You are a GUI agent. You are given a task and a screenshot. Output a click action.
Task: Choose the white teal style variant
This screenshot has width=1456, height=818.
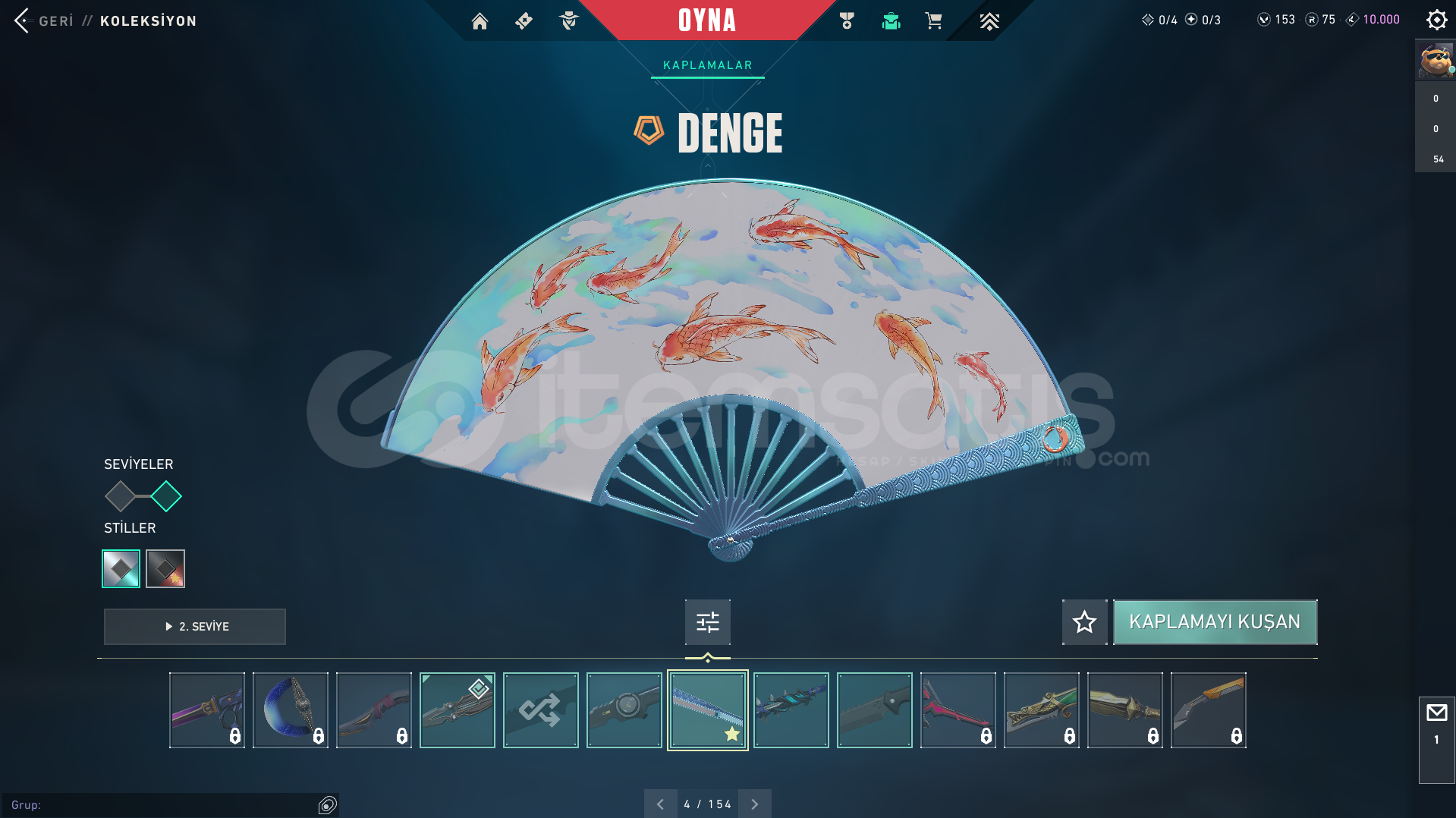[121, 568]
